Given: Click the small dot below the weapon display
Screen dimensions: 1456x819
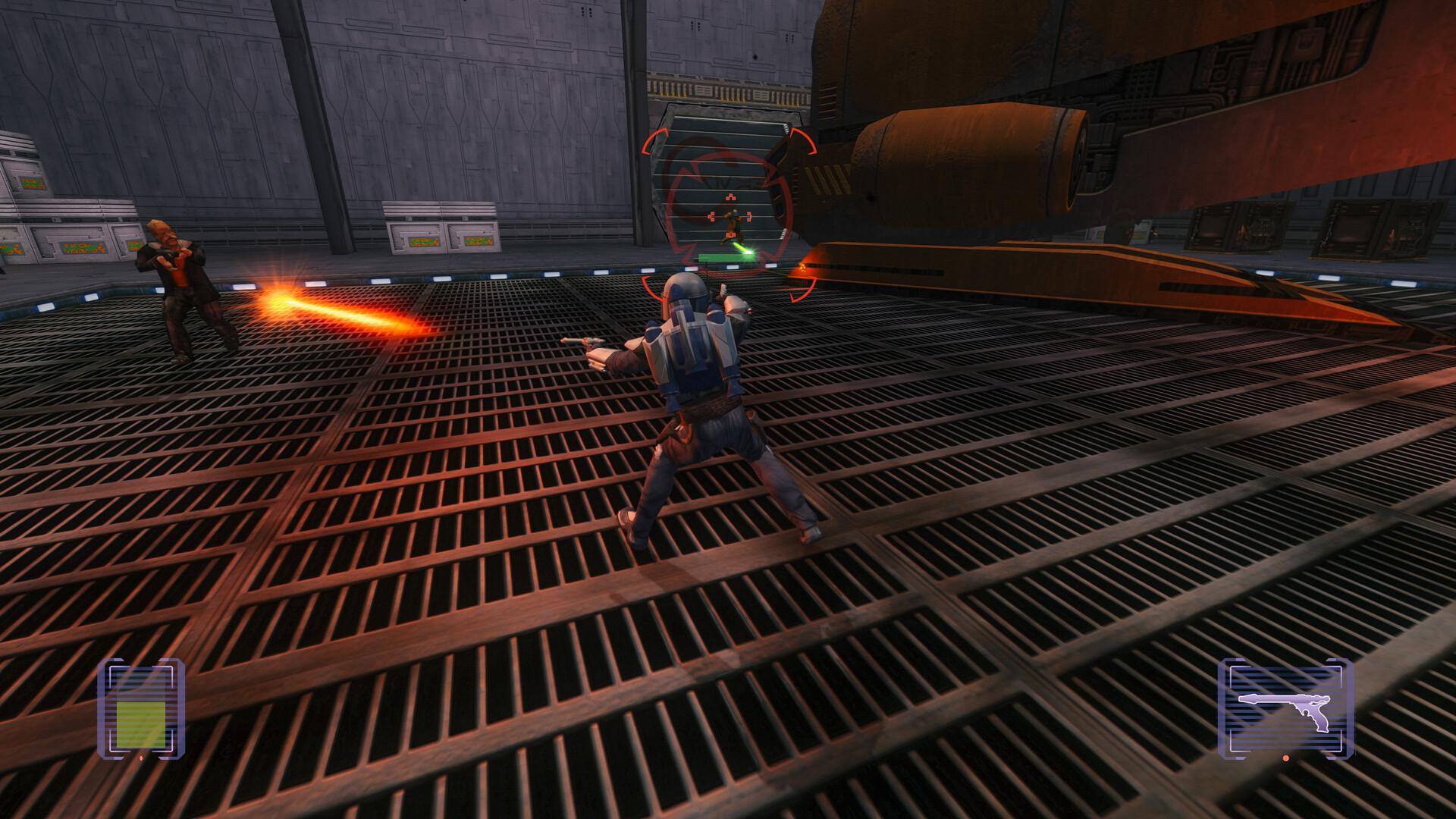Looking at the screenshot, I should pos(1285,759).
